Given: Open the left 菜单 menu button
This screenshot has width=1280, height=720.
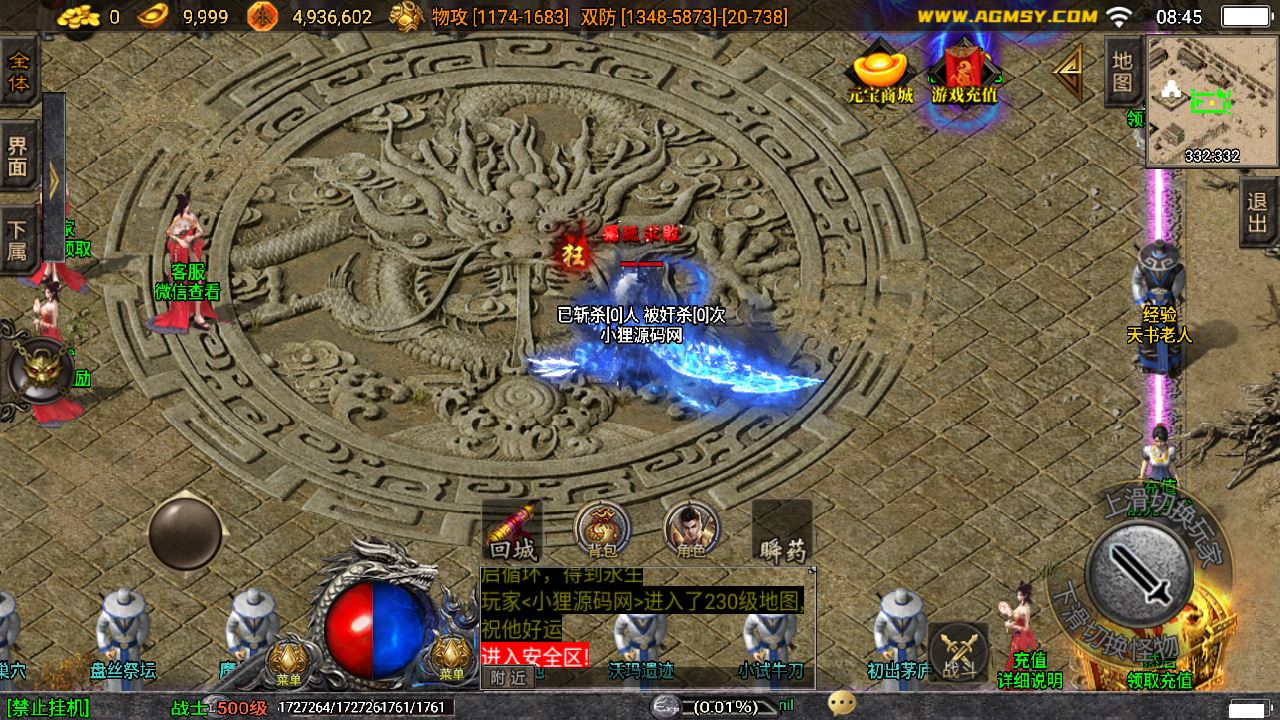Looking at the screenshot, I should (x=288, y=660).
